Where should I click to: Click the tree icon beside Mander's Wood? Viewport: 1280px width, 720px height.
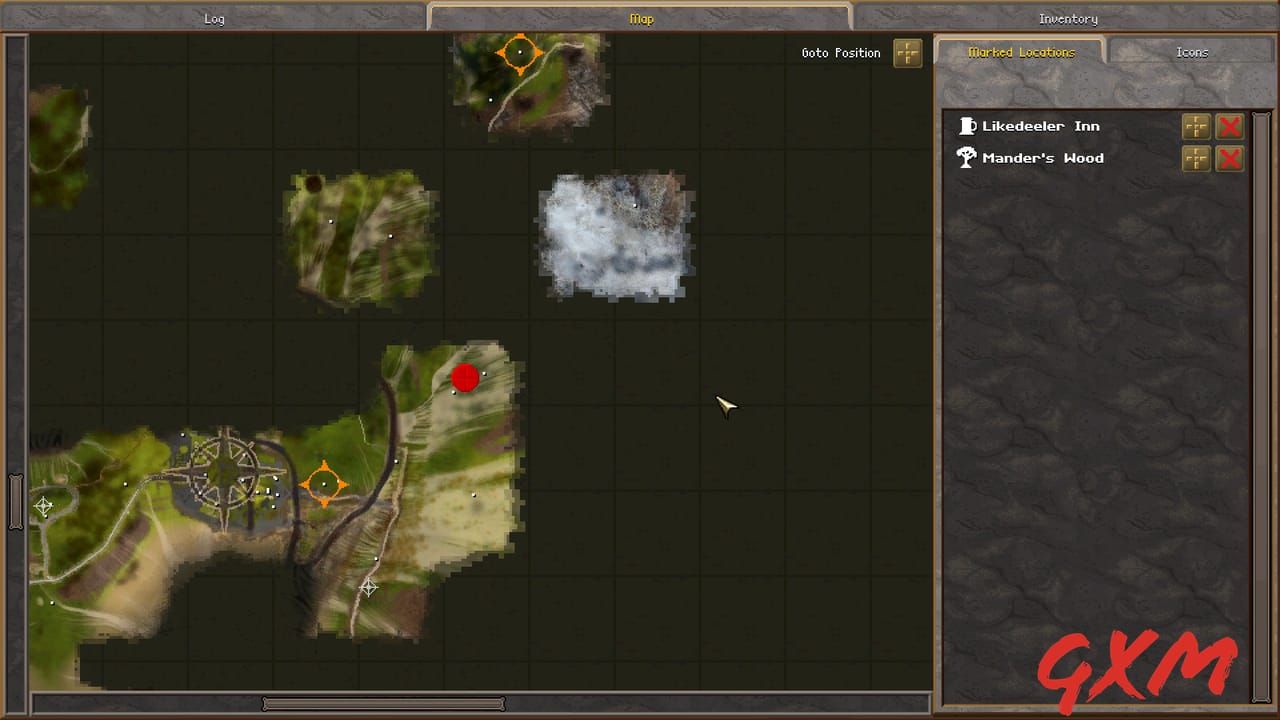pos(966,157)
